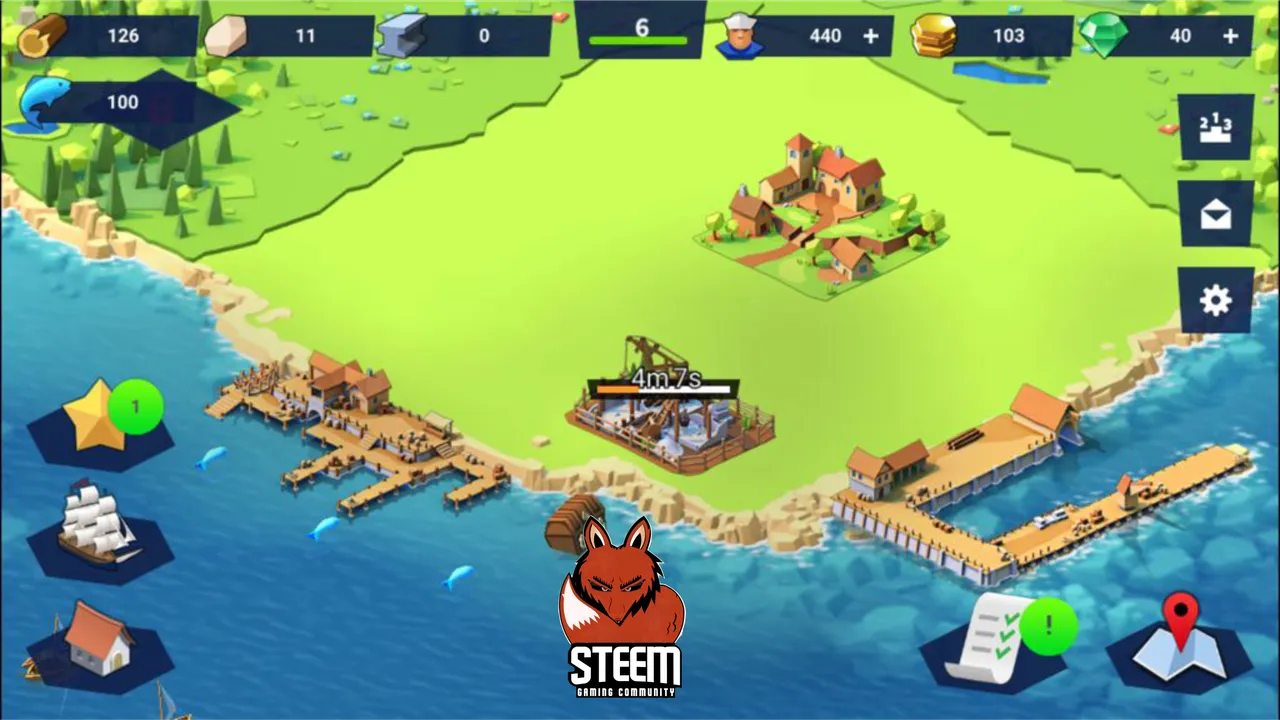1280x720 pixels.
Task: Open the gear settings menu
Action: (x=1215, y=300)
